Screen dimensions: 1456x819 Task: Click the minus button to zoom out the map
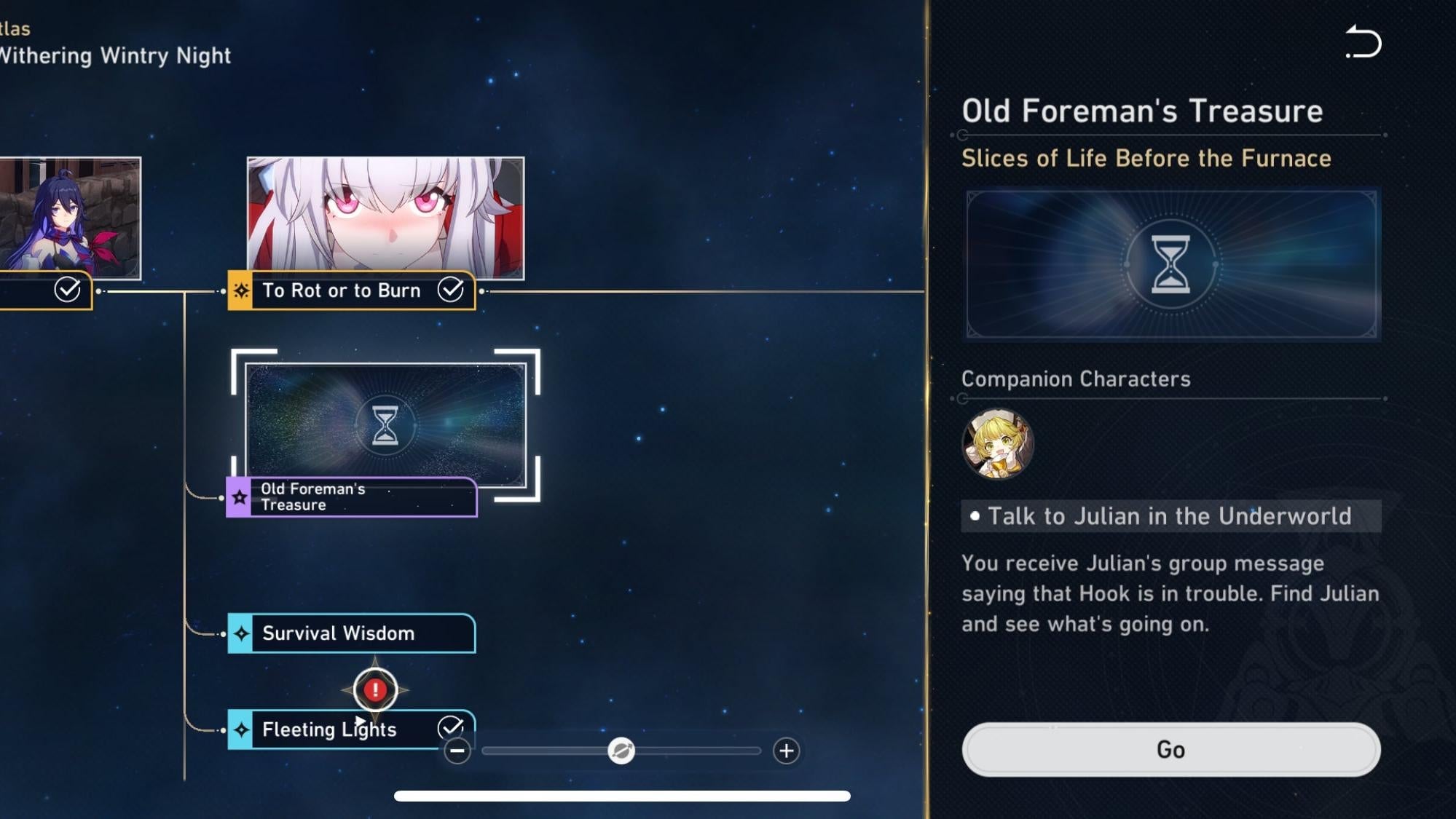point(459,751)
